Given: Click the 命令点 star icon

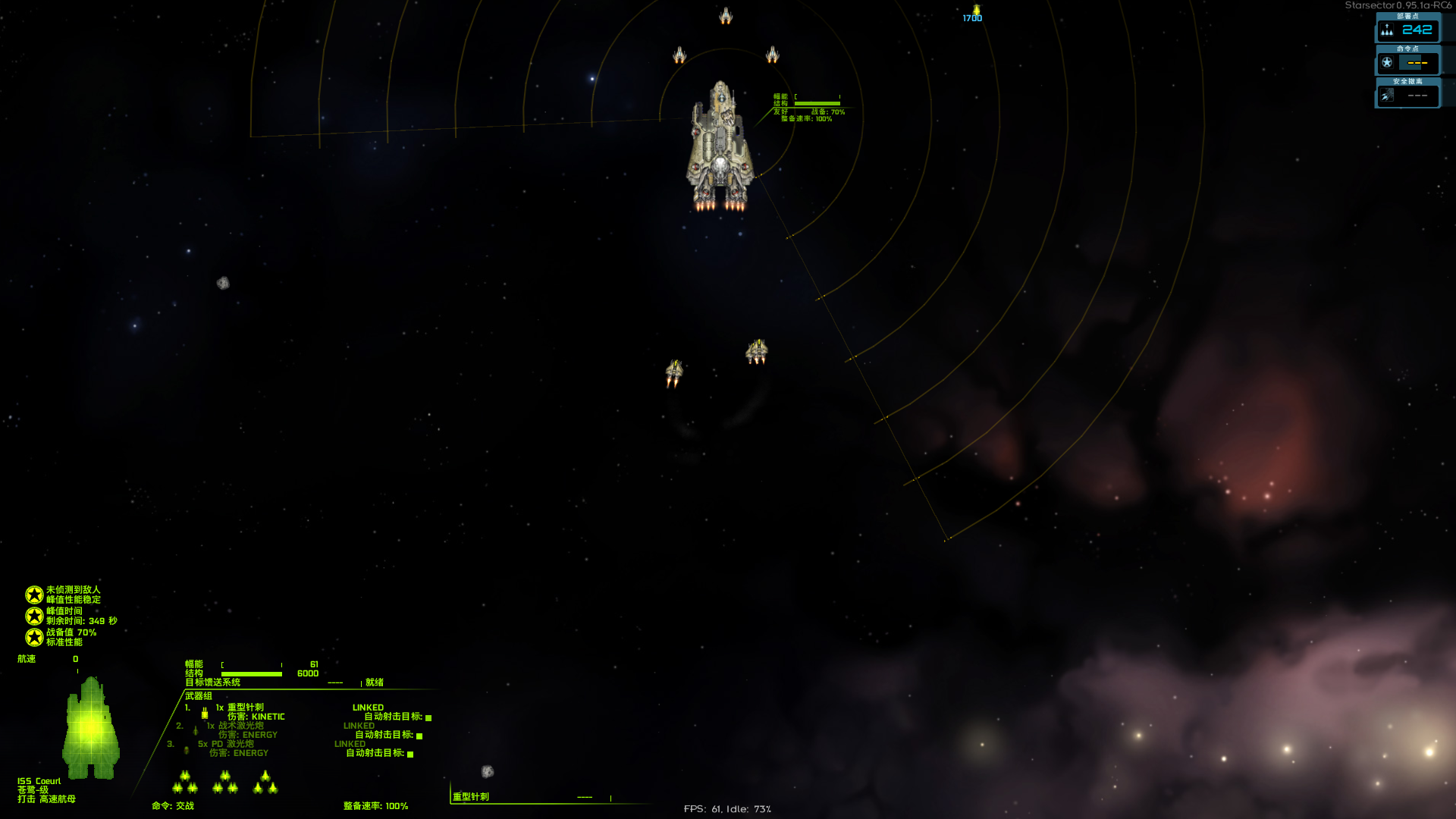Looking at the screenshot, I should [x=1387, y=63].
